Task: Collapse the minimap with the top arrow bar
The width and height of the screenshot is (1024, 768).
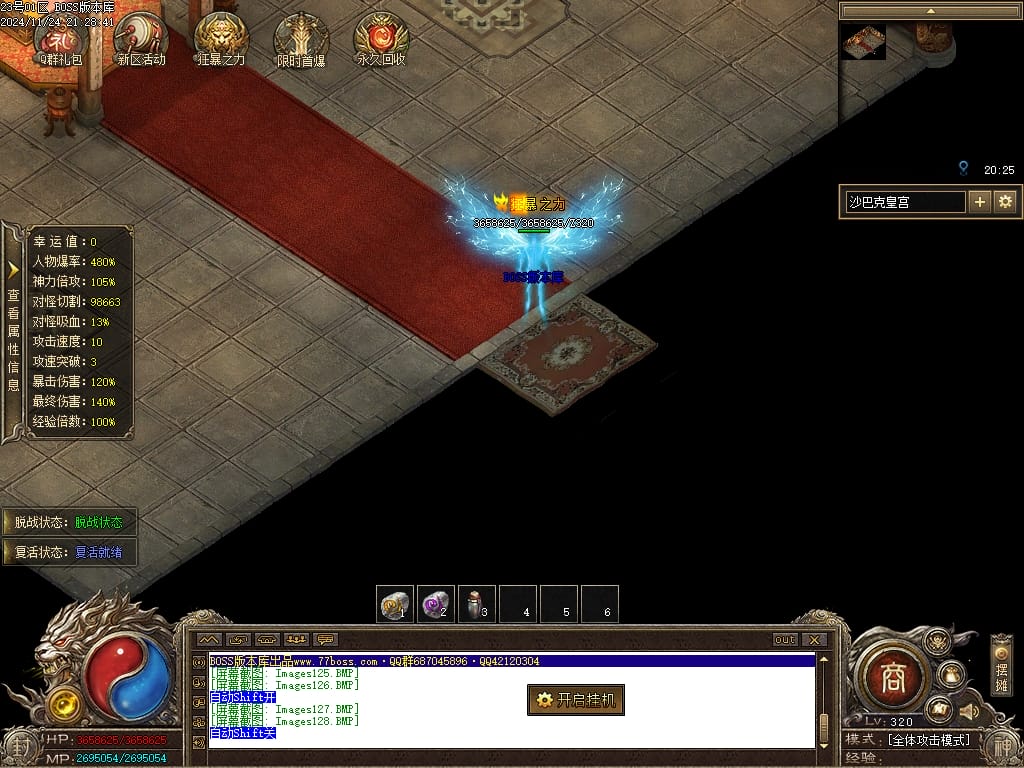Action: [929, 11]
